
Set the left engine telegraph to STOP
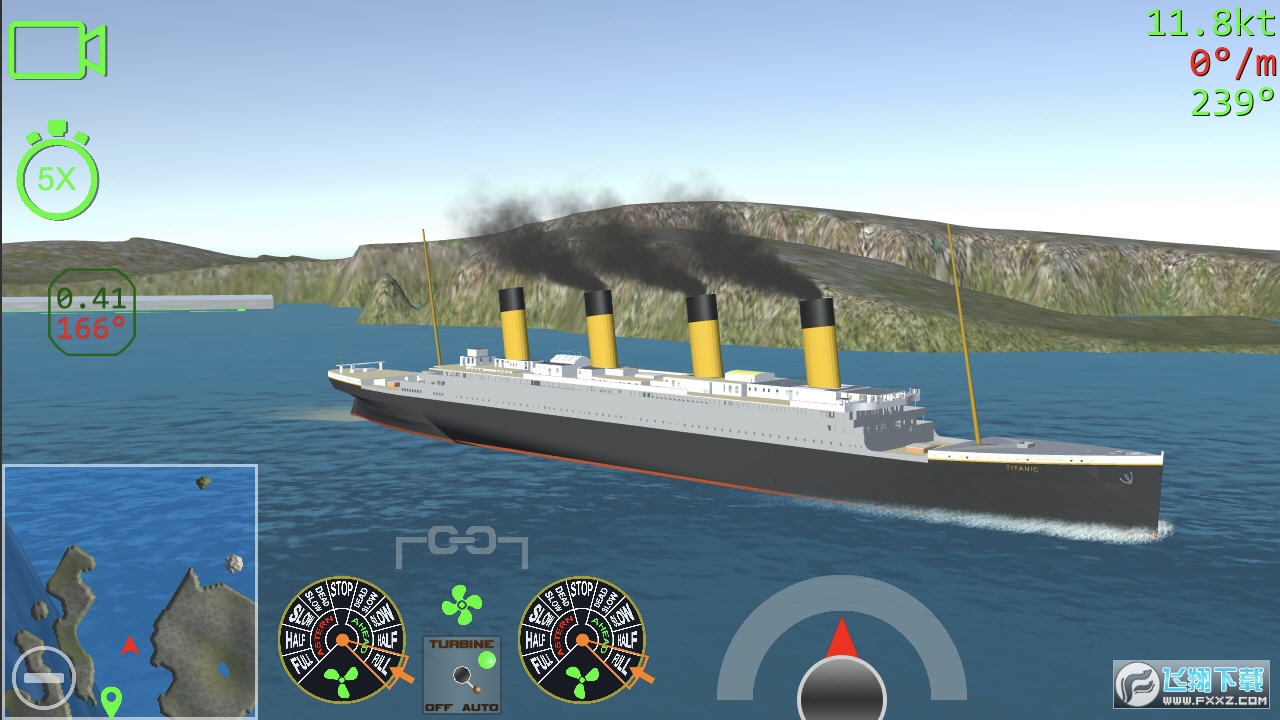[x=342, y=589]
